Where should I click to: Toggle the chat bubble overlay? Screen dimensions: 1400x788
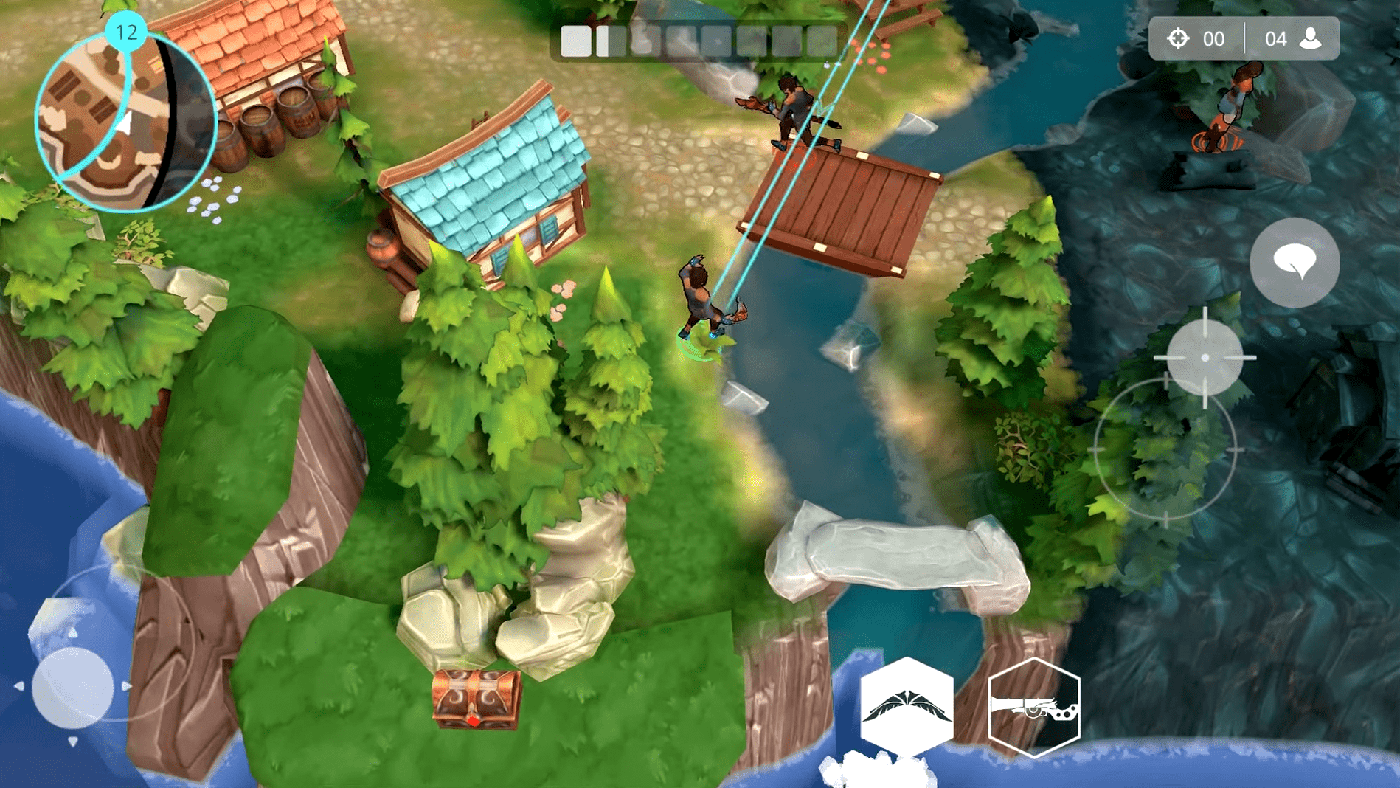(1295, 262)
